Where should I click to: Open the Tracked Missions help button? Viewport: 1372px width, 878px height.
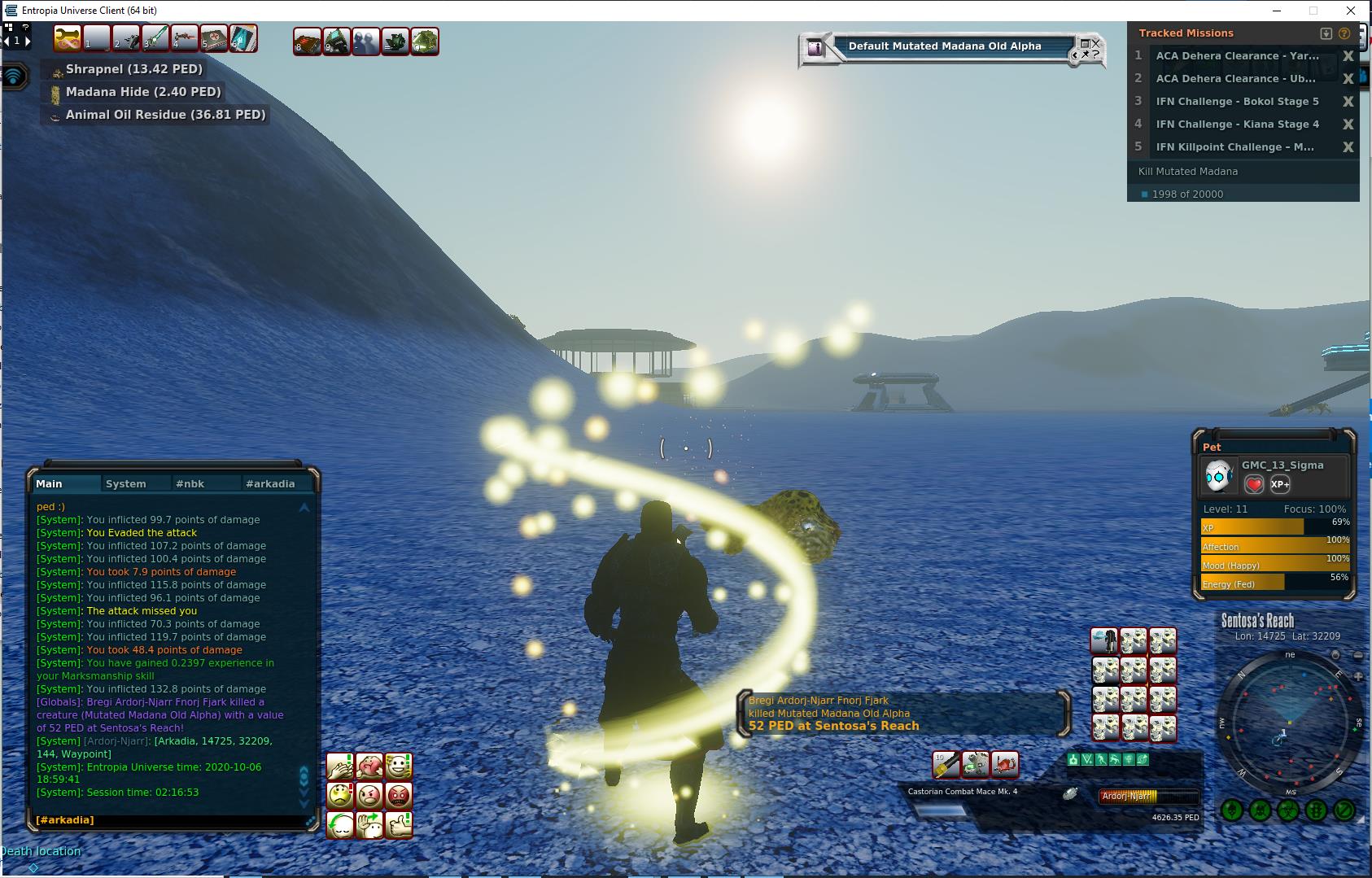(x=1344, y=33)
